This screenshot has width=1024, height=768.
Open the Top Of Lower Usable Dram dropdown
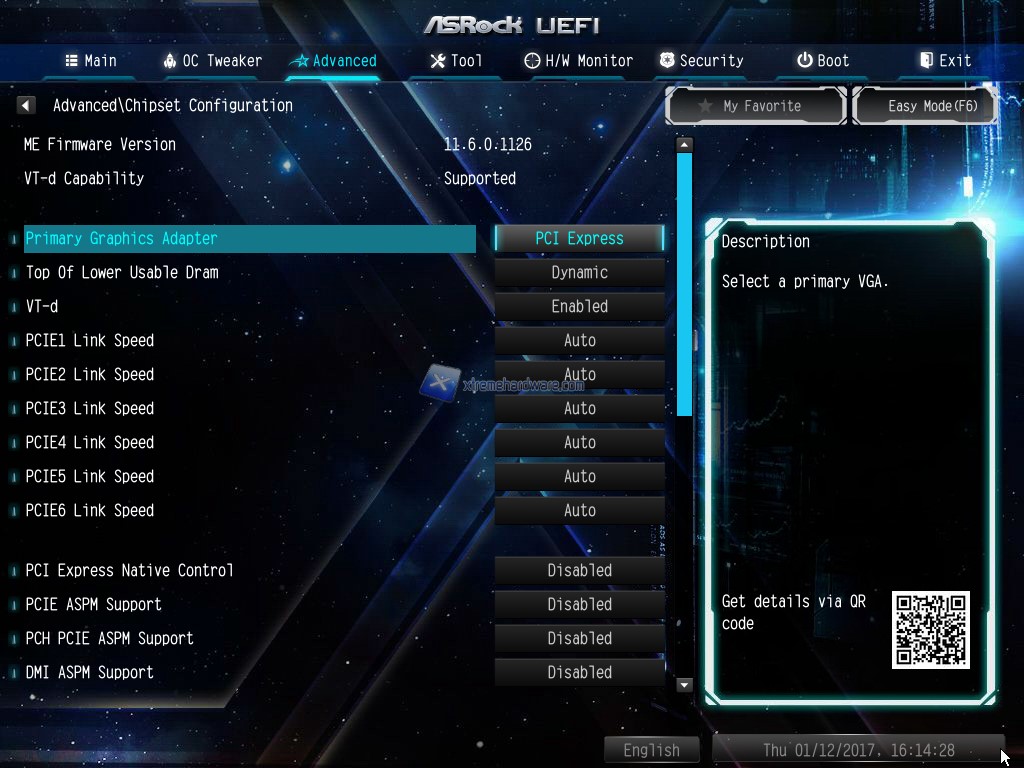[x=579, y=272]
